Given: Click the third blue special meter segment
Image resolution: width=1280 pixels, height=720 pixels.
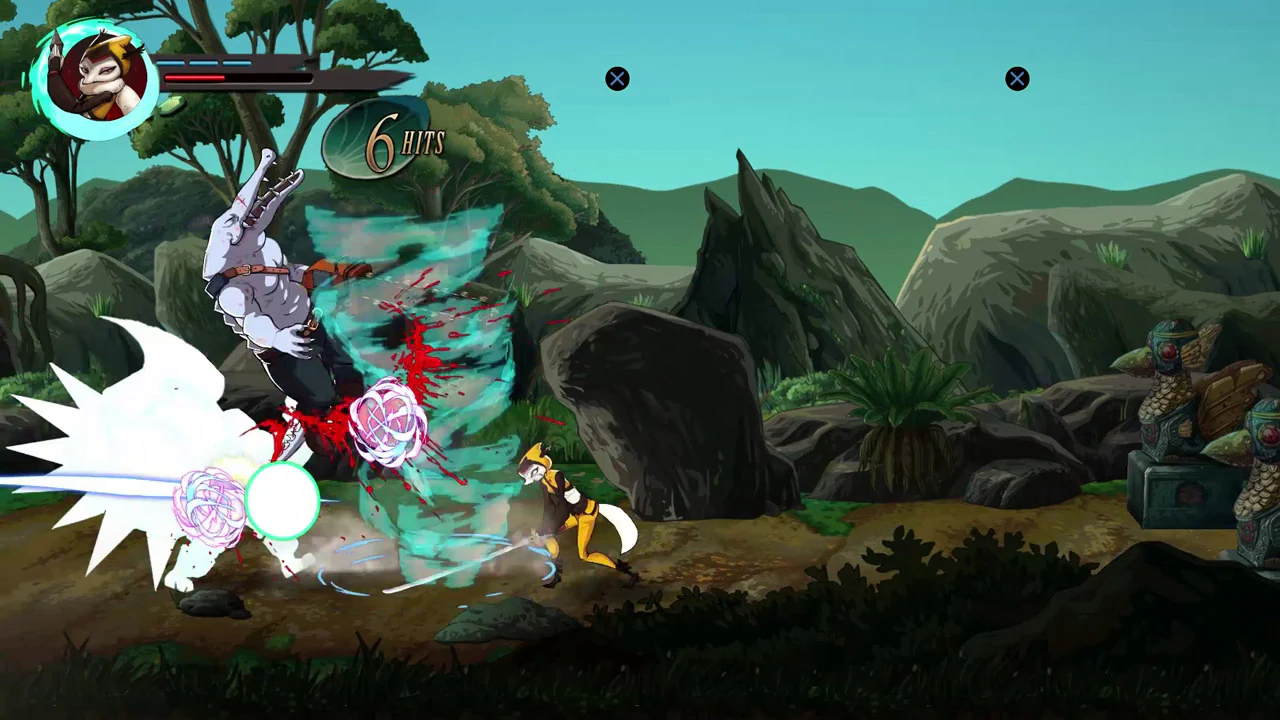Looking at the screenshot, I should tap(238, 62).
